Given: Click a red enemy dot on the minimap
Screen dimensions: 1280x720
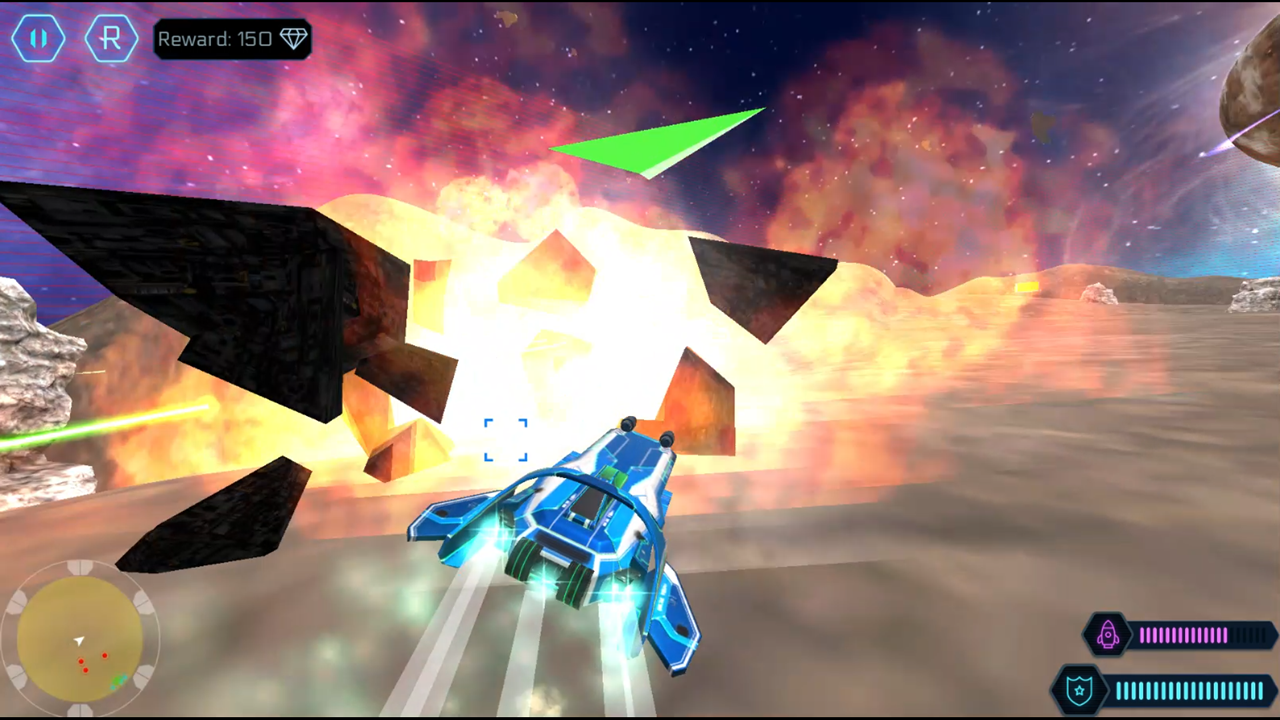Looking at the screenshot, I should tap(104, 655).
